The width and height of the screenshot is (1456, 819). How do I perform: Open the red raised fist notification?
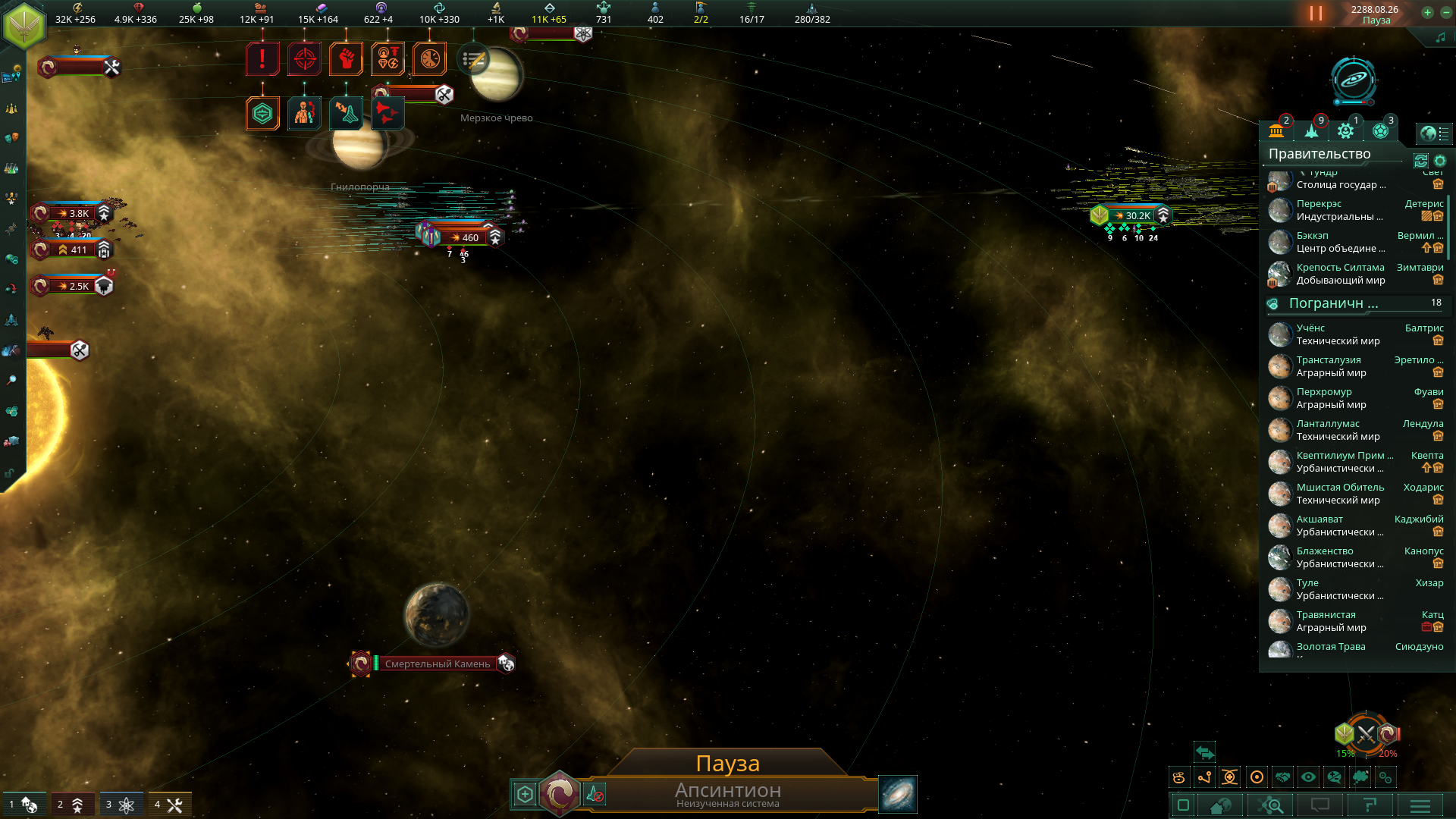coord(346,58)
